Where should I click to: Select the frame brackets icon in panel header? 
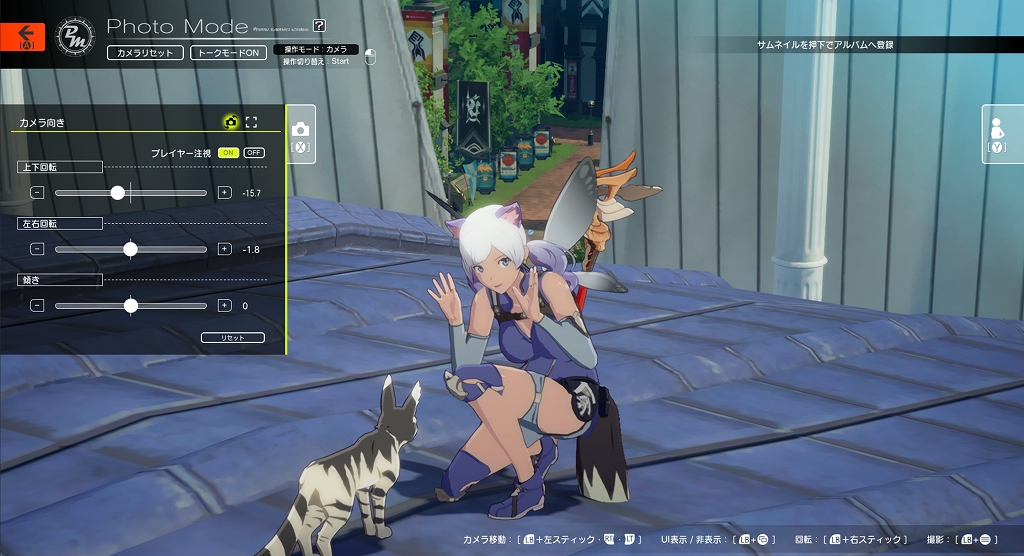[251, 122]
